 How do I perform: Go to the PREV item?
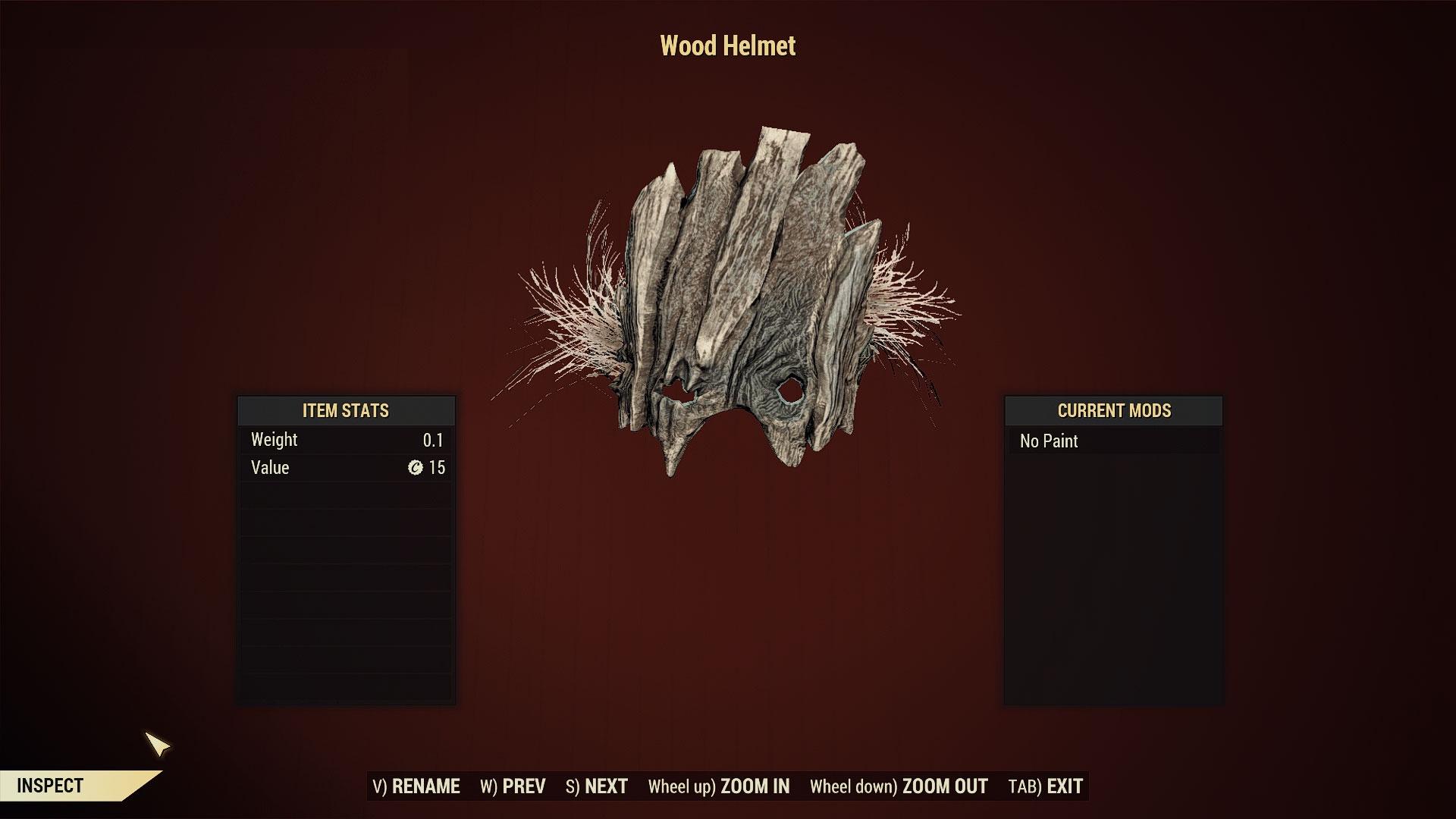513,786
